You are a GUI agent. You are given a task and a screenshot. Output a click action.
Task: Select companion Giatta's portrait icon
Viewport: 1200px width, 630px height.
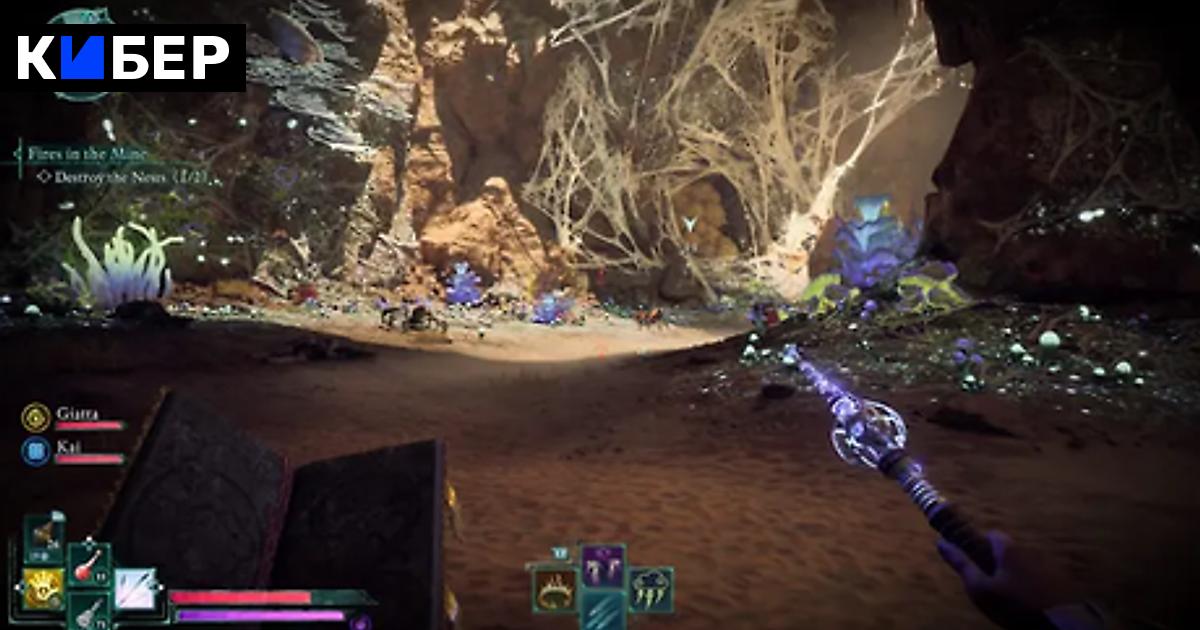point(36,416)
